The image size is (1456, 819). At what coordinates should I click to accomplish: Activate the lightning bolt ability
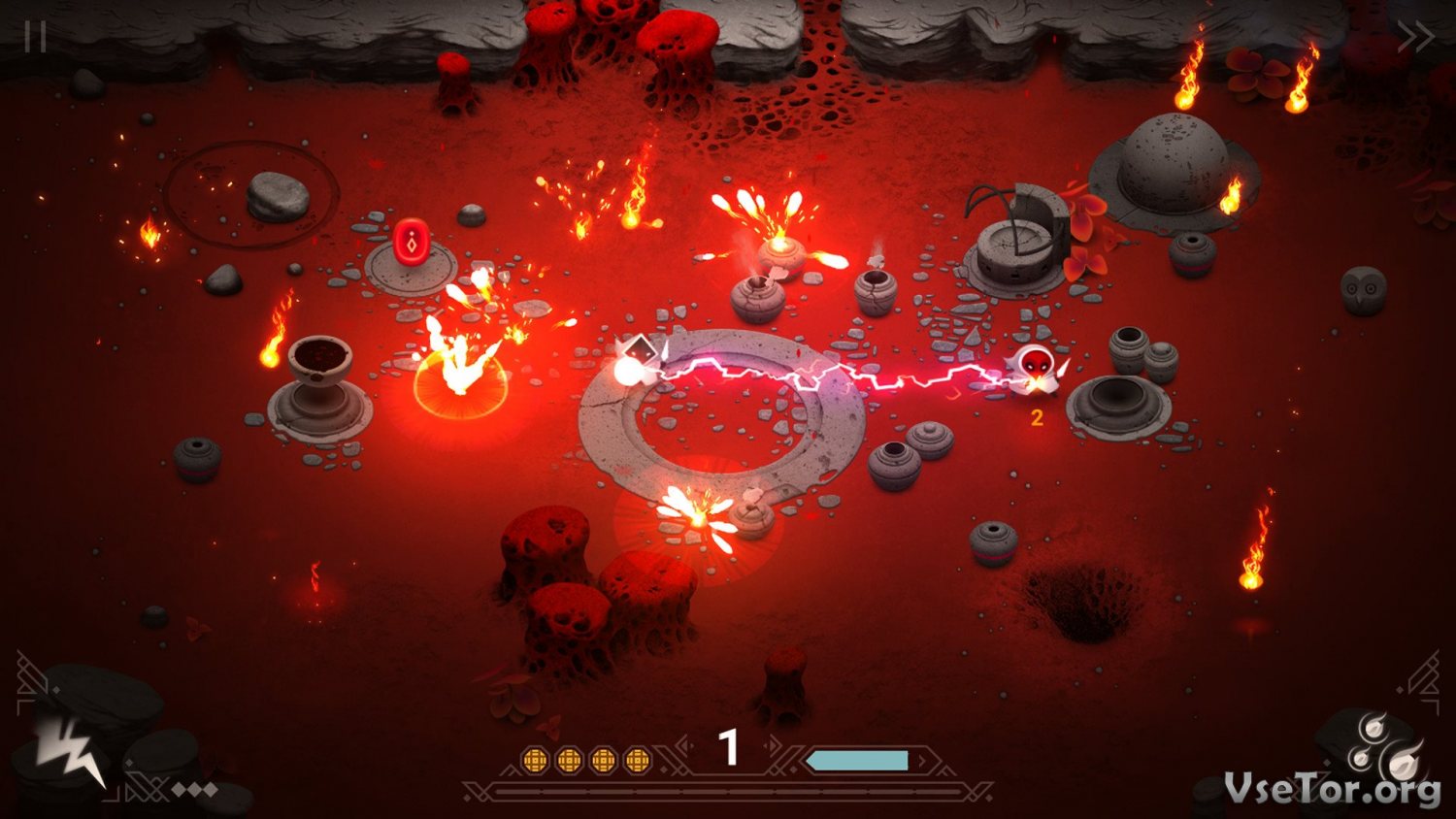(x=70, y=749)
